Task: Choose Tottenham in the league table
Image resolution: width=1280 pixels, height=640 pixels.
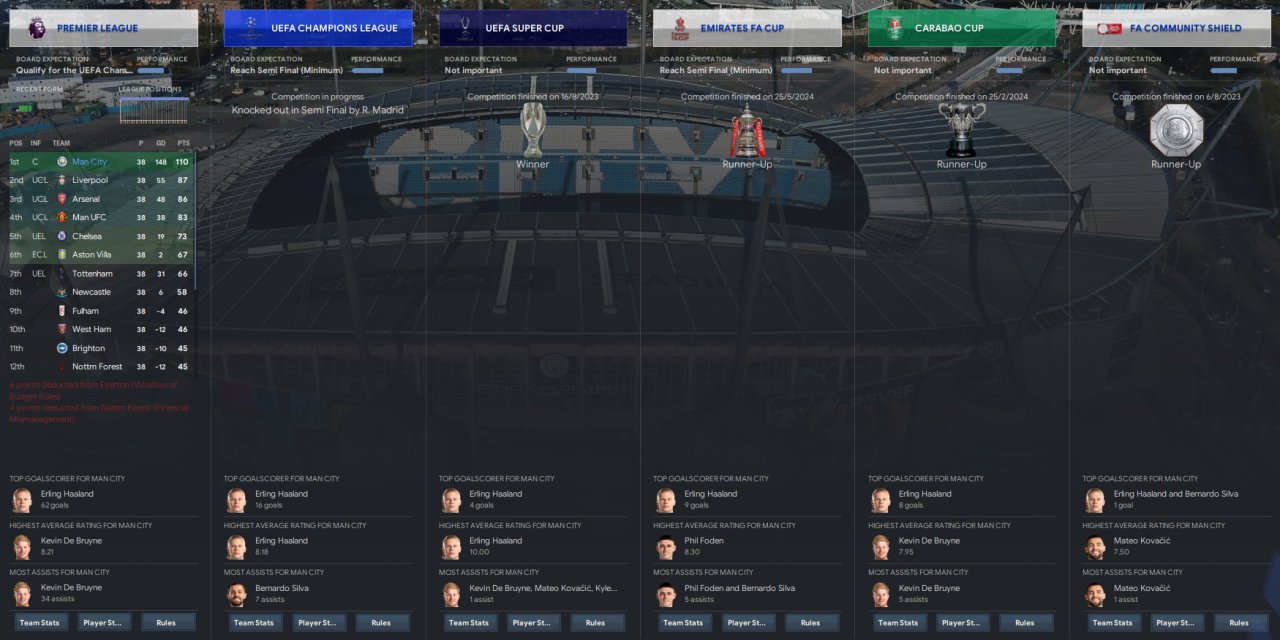Action: [x=92, y=273]
